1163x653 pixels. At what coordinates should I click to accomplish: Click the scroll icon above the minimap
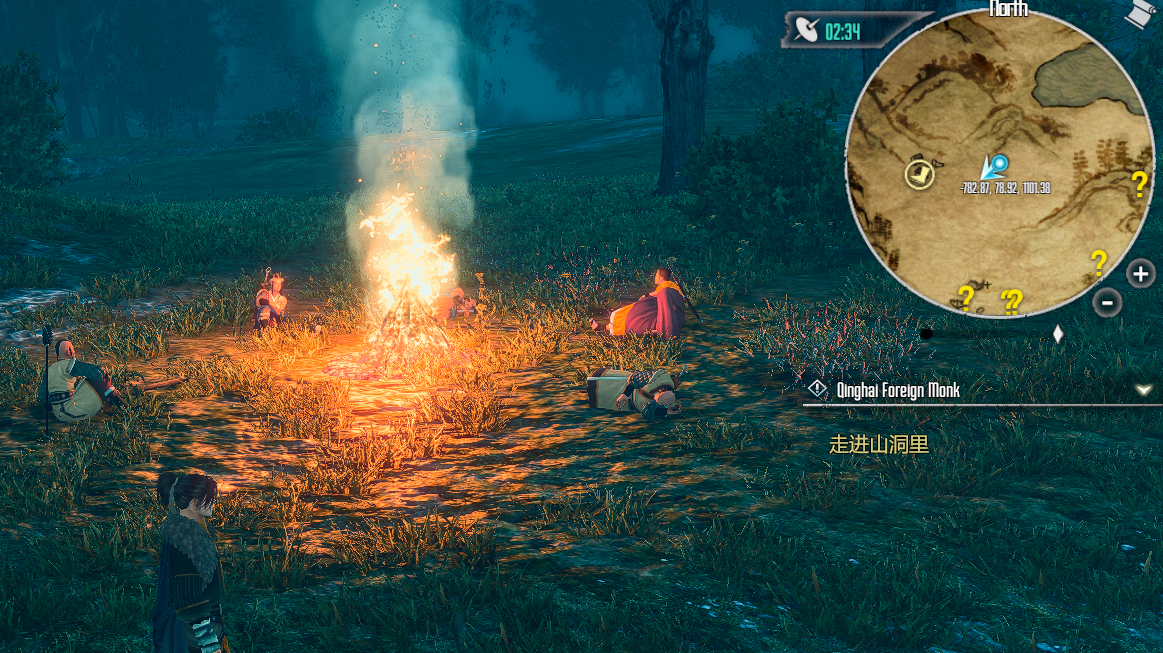[x=1136, y=13]
